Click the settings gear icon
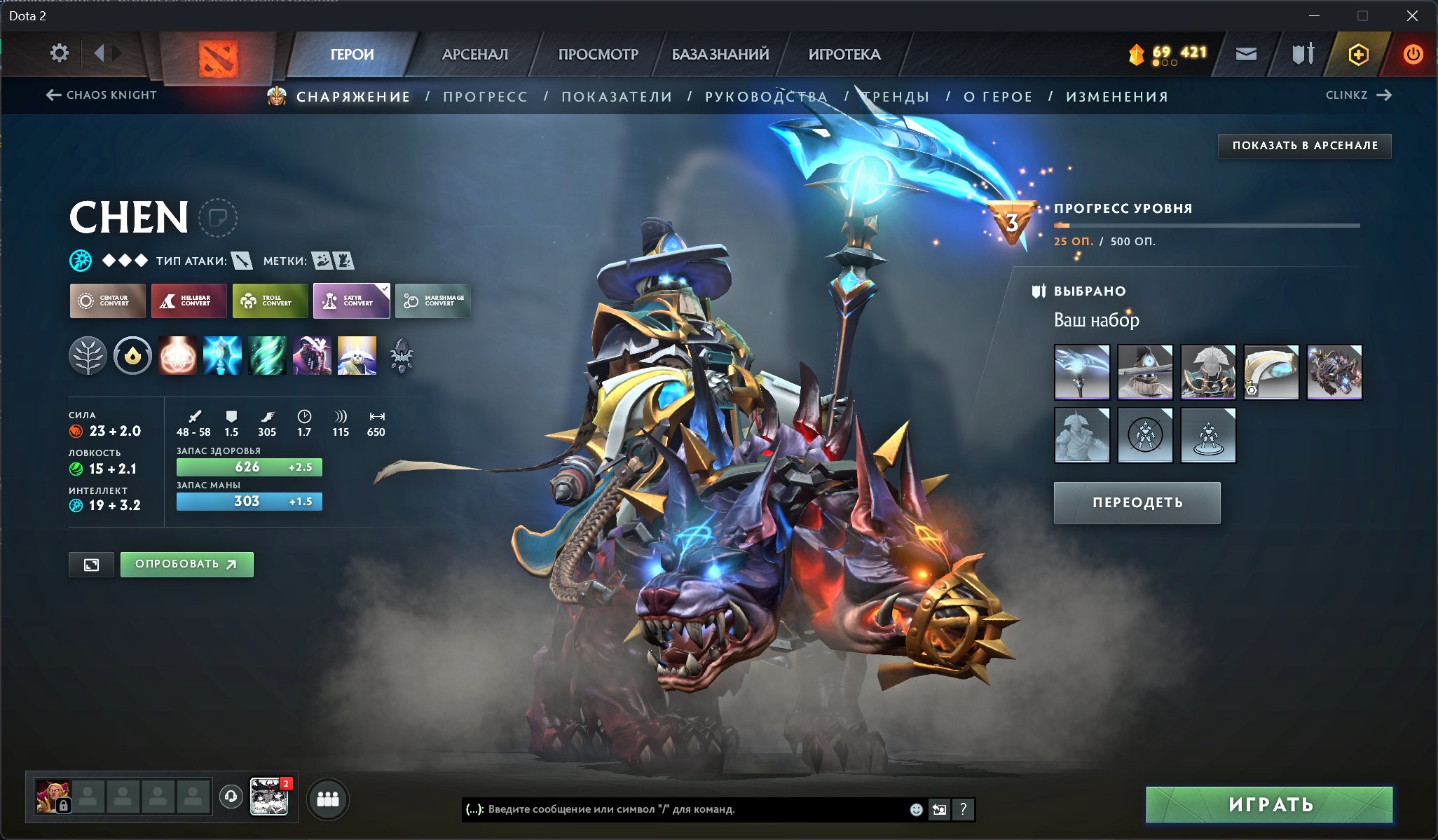 tap(60, 53)
